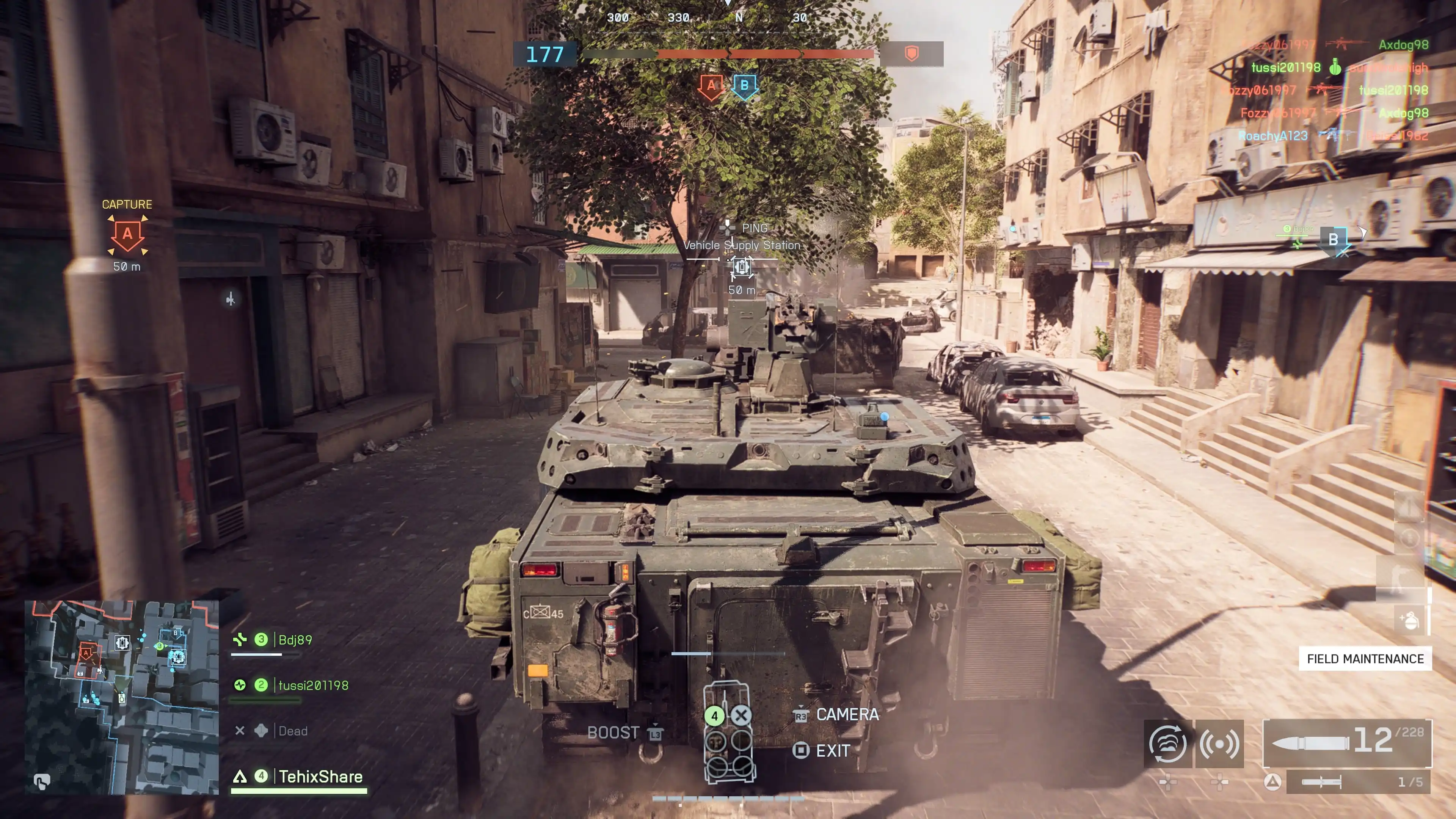Select squad member tussi201198
This screenshot has height=819, width=1456.
point(312,686)
